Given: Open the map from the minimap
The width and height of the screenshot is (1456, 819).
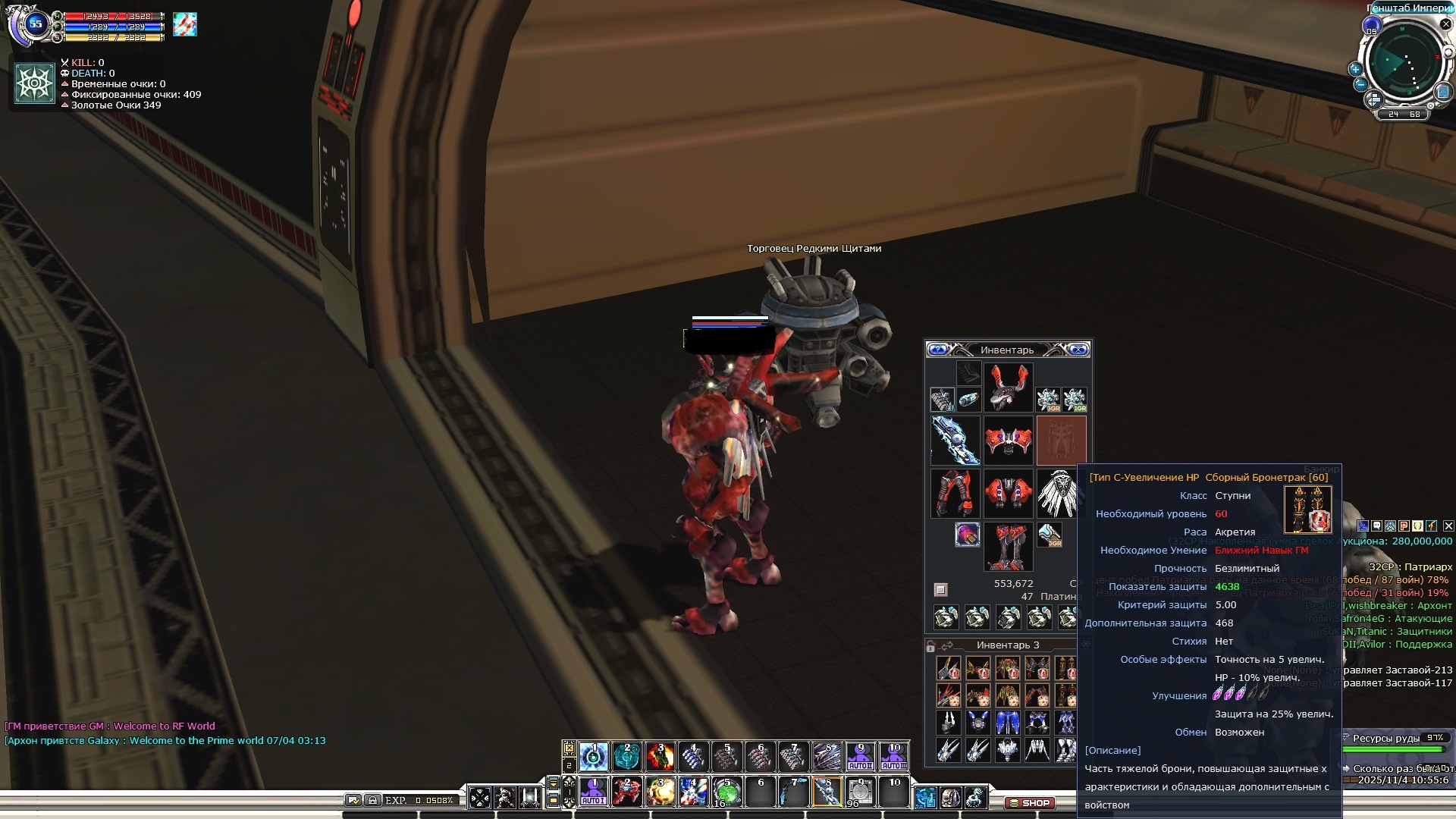Looking at the screenshot, I should (1442, 92).
